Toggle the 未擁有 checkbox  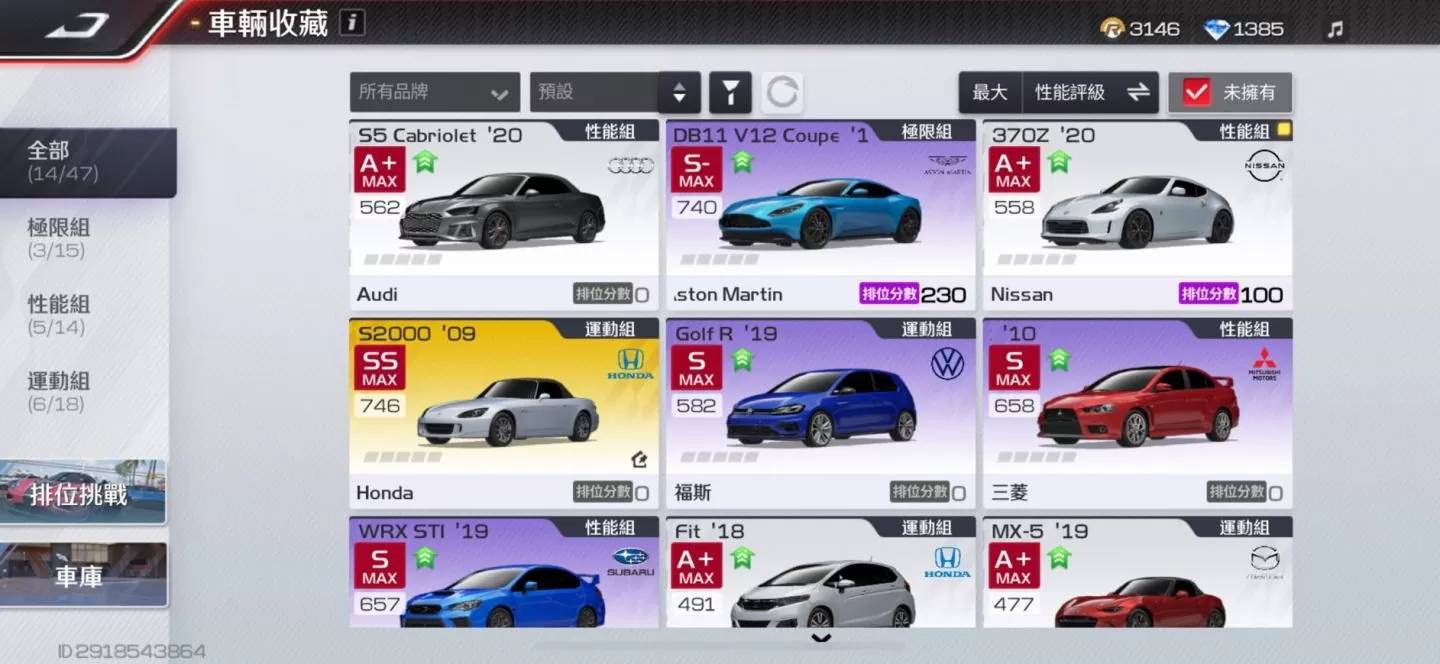(x=1197, y=92)
